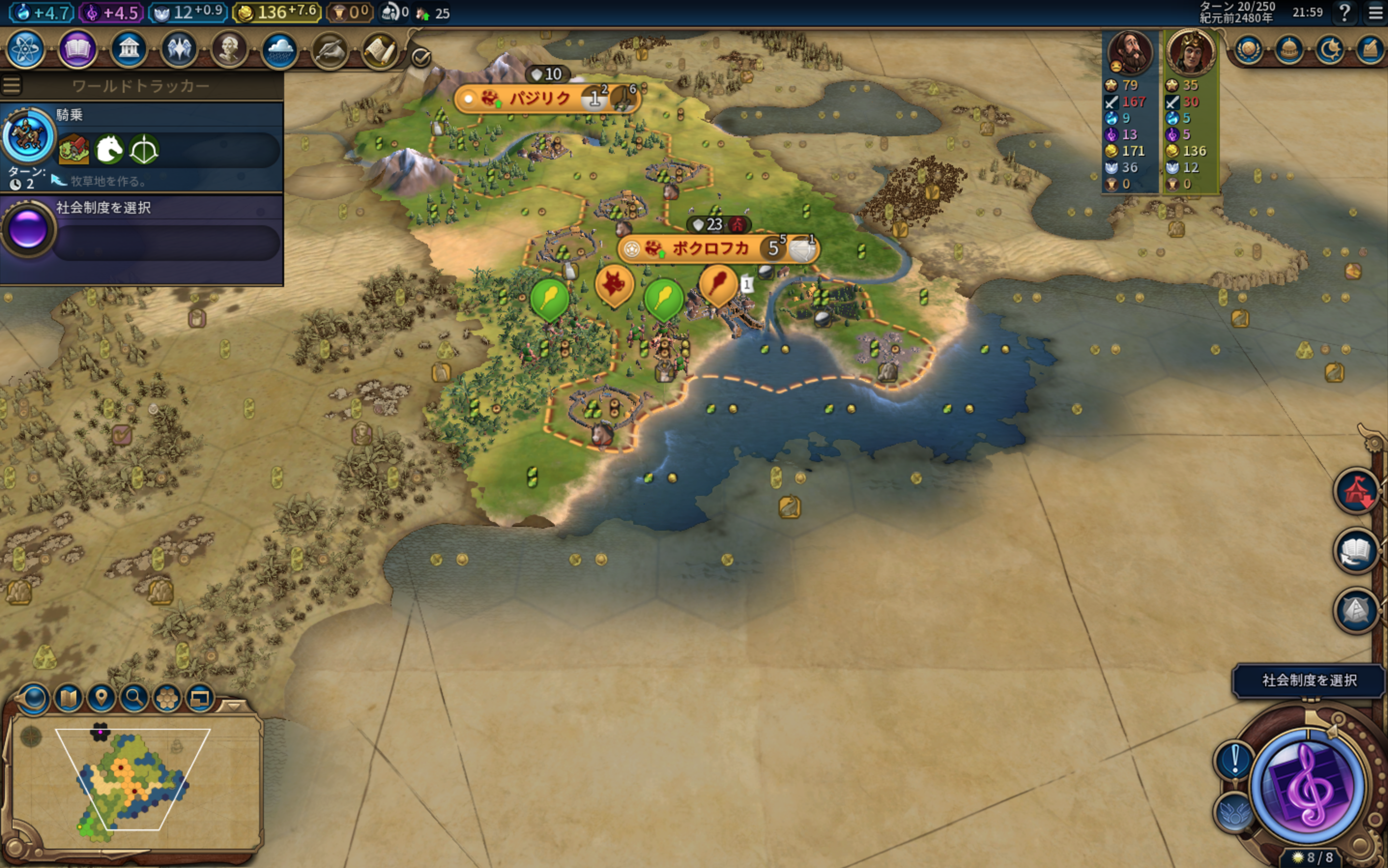Open the civics tree button
This screenshot has height=868, width=1388.
[x=76, y=49]
